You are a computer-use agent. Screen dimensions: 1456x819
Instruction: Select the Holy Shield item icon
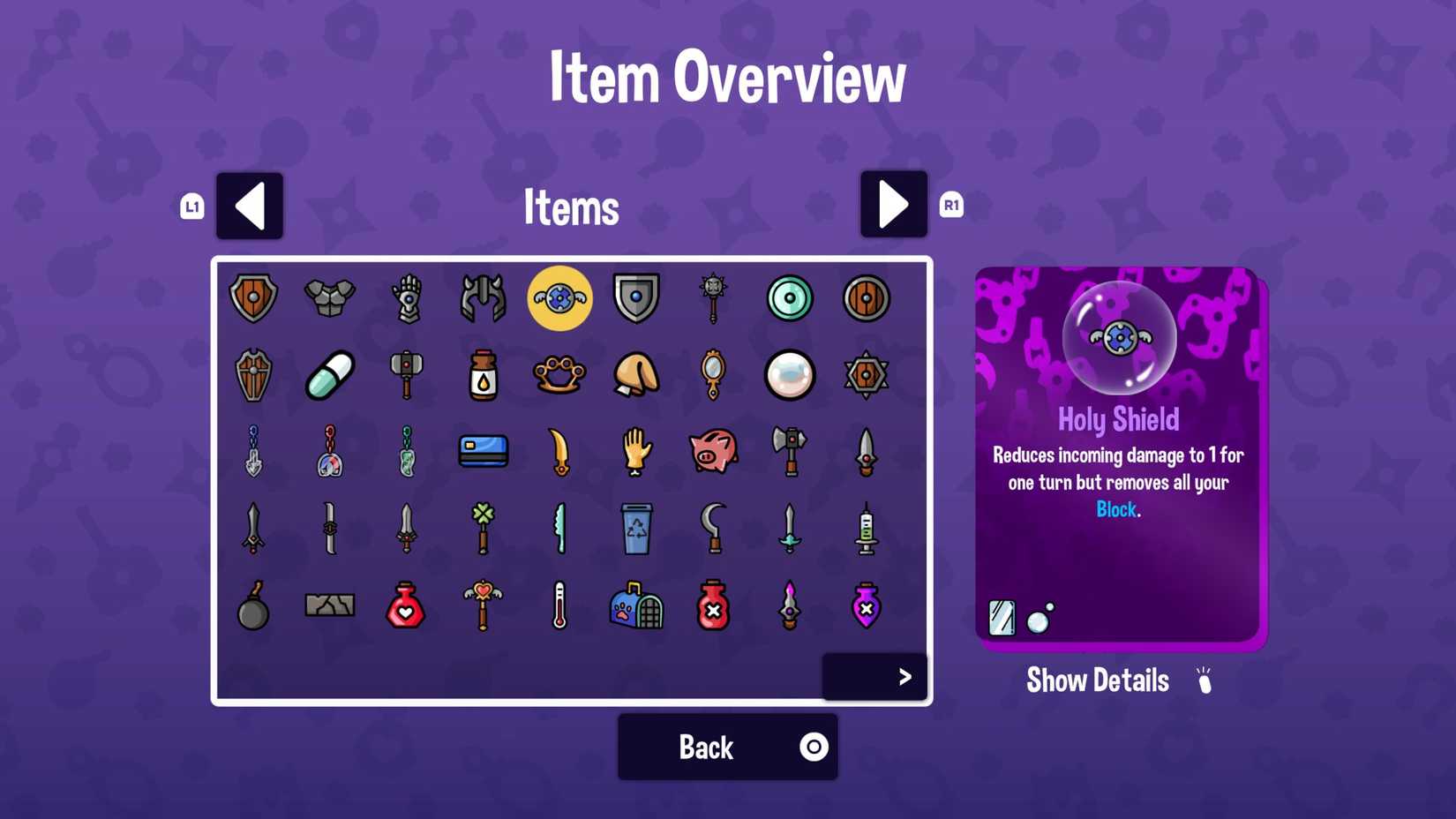pos(559,298)
